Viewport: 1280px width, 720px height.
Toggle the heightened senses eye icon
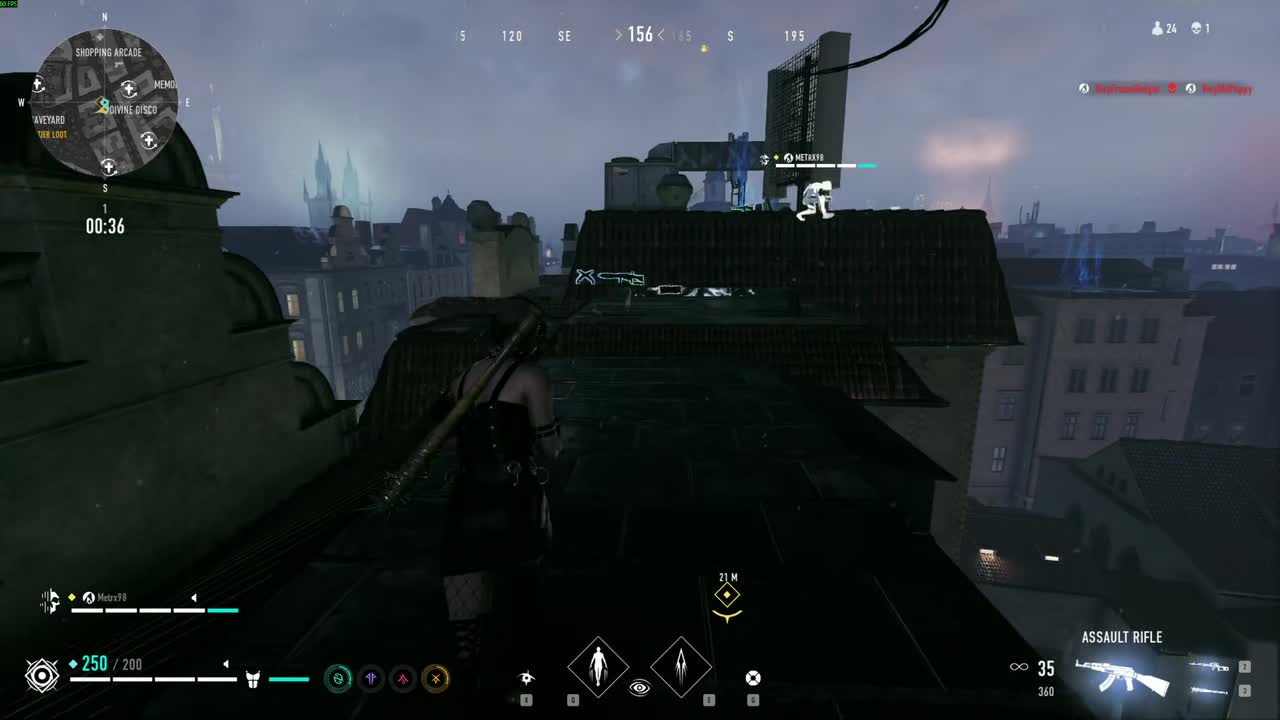640,688
